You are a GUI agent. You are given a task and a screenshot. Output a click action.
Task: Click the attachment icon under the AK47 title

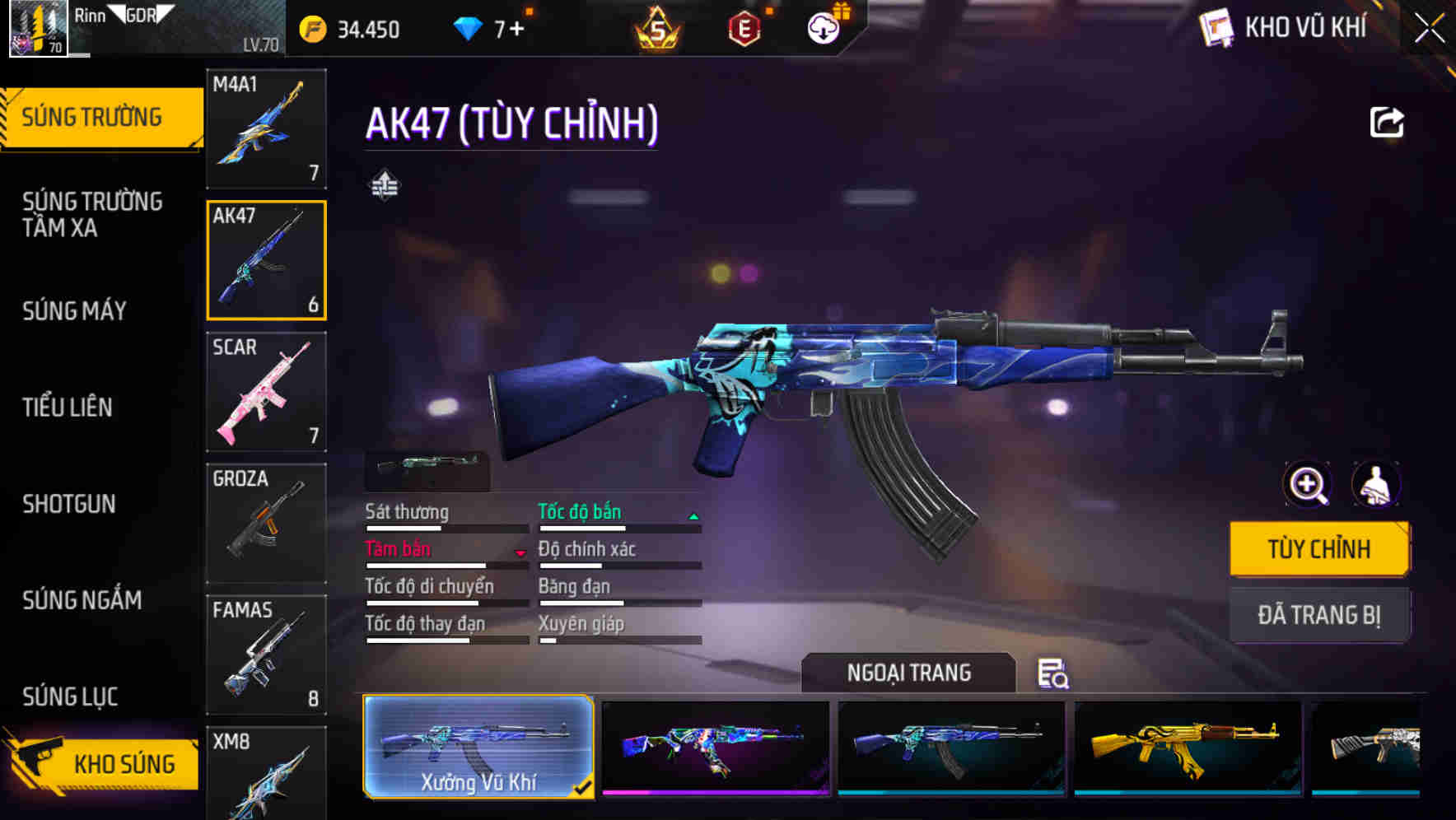click(x=385, y=184)
